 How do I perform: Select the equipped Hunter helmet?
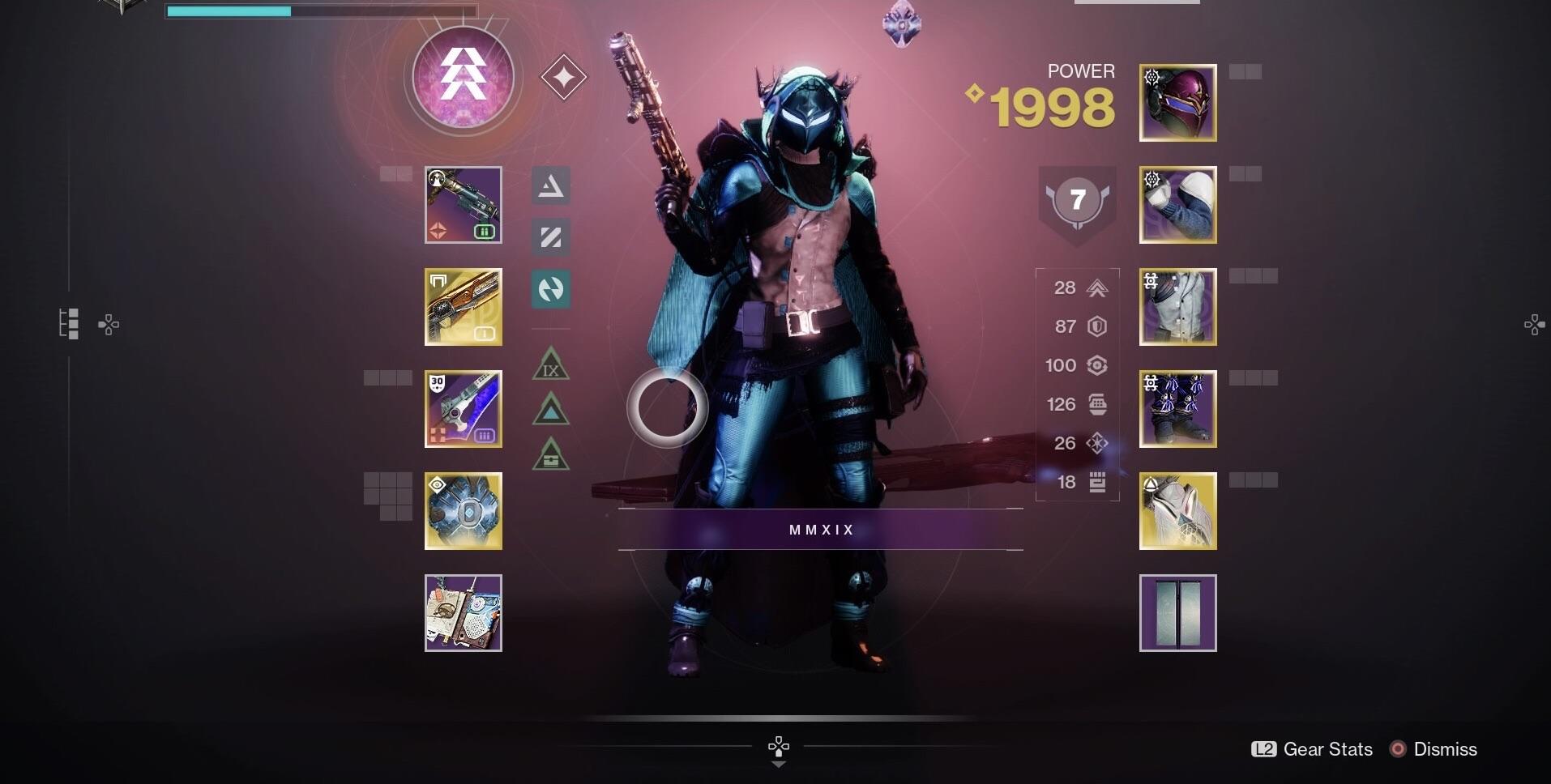tap(1177, 103)
